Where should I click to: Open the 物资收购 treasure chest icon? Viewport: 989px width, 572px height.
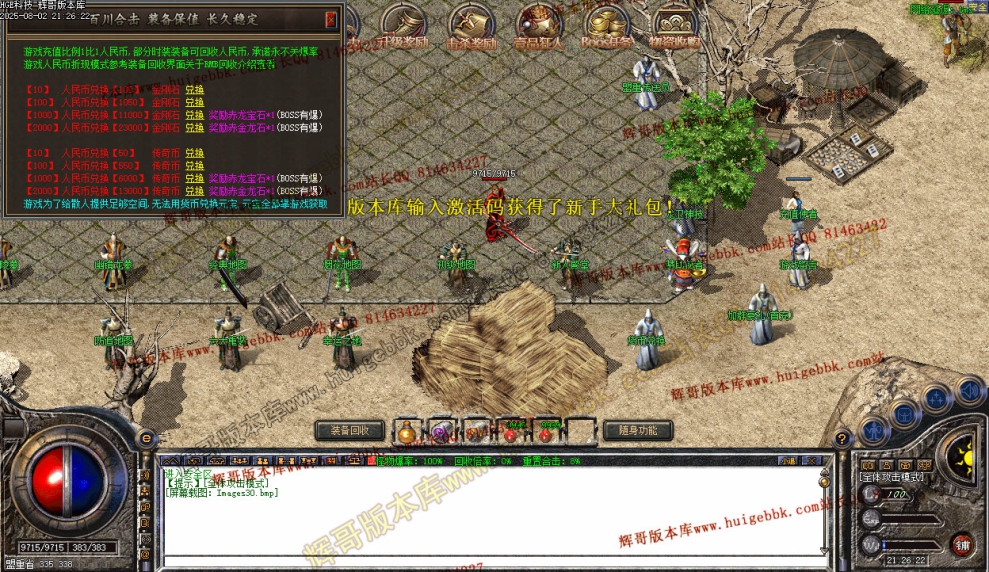[674, 26]
